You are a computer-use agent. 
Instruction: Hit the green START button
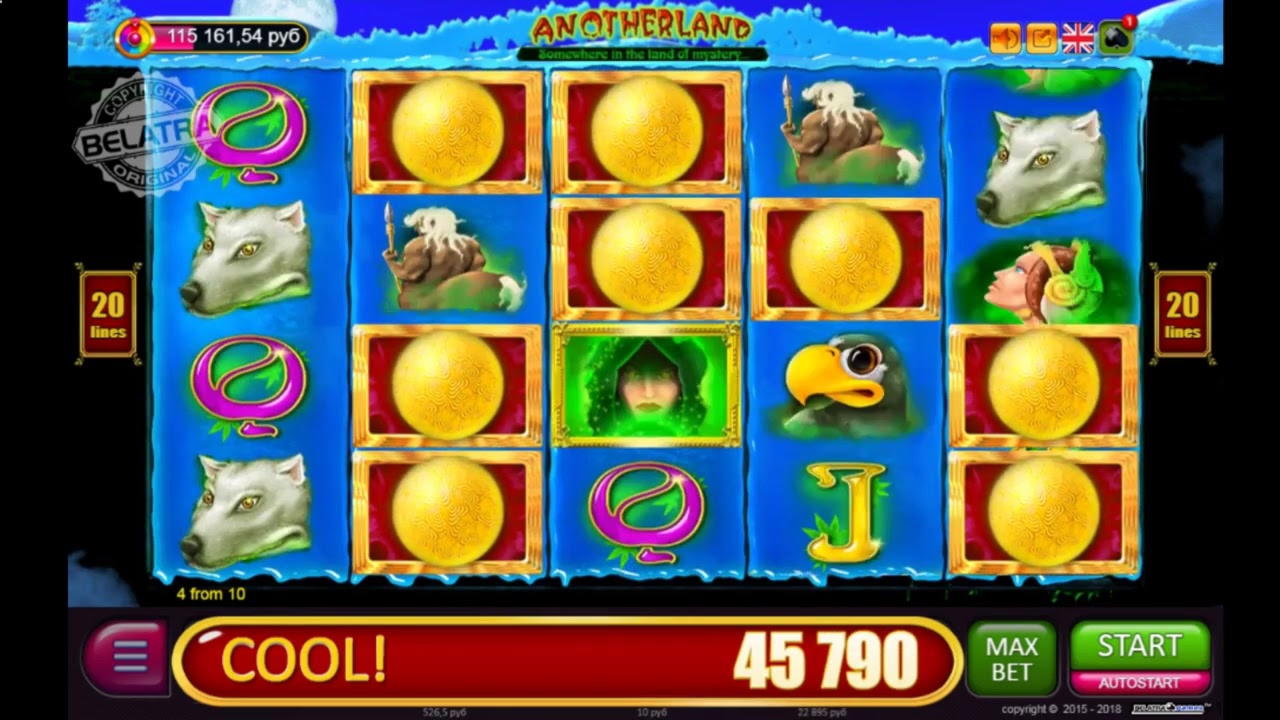[x=1139, y=646]
